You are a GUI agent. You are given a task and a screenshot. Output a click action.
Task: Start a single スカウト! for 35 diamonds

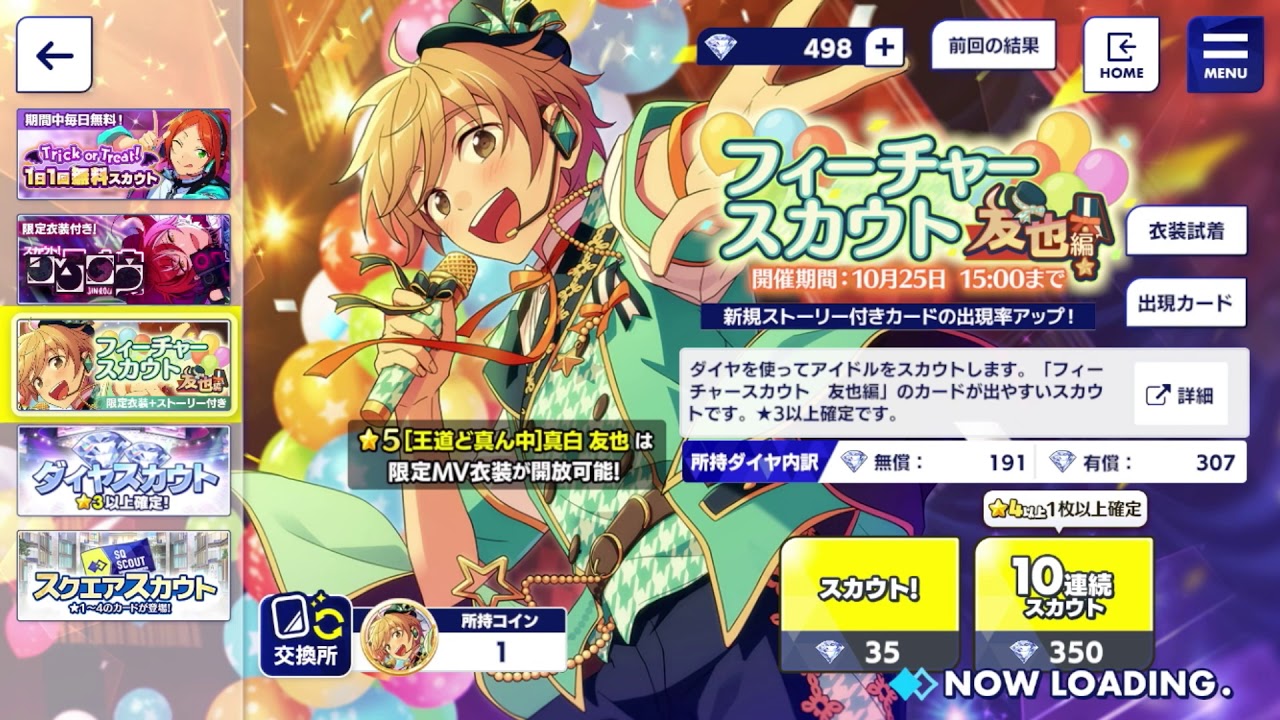pyautogui.click(x=869, y=600)
